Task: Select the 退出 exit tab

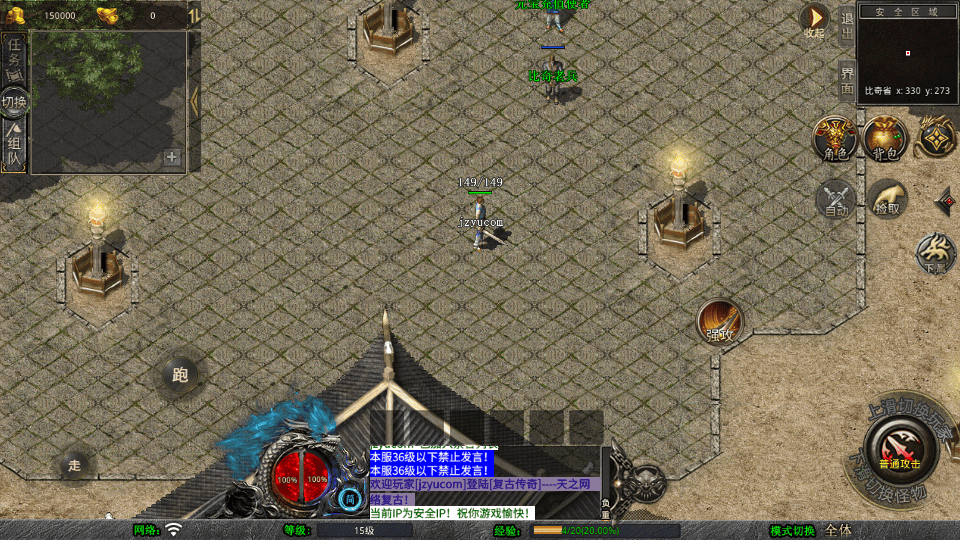Action: click(847, 24)
